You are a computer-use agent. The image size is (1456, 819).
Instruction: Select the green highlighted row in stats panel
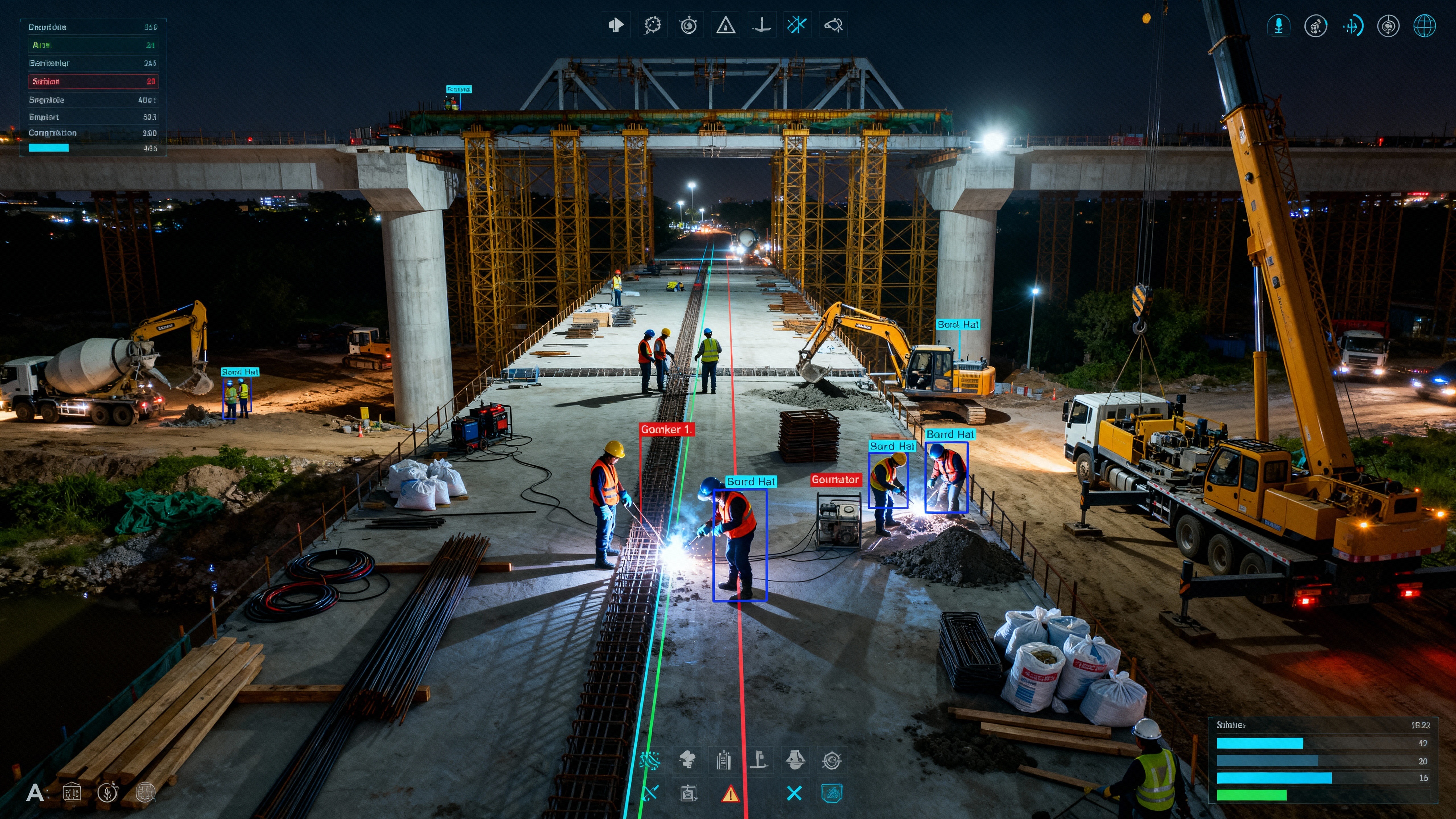(x=93, y=45)
